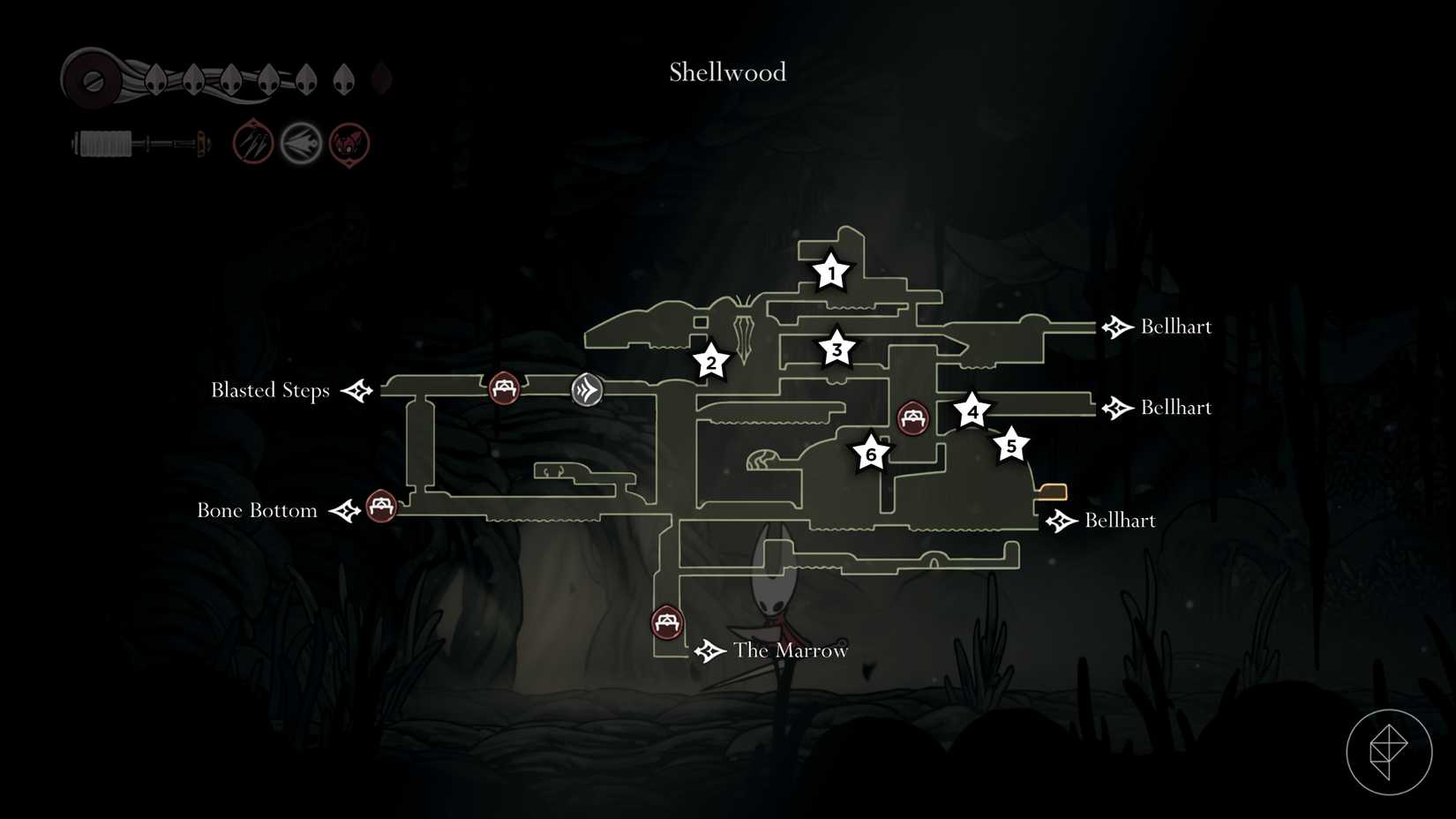The image size is (1456, 819).
Task: Click The Marrow exit label
Action: point(789,650)
